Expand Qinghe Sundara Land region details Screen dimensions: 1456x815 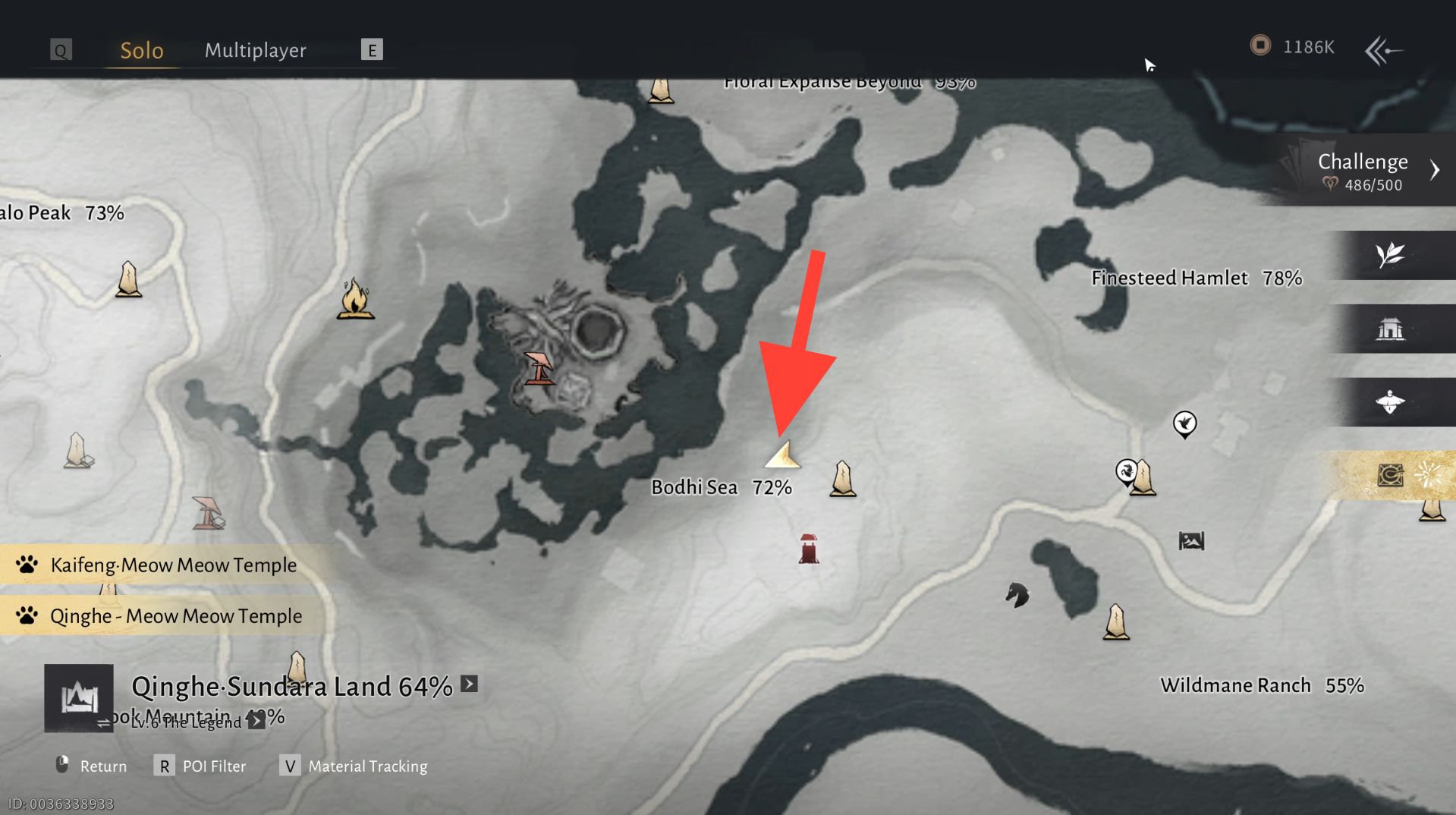pyautogui.click(x=470, y=684)
